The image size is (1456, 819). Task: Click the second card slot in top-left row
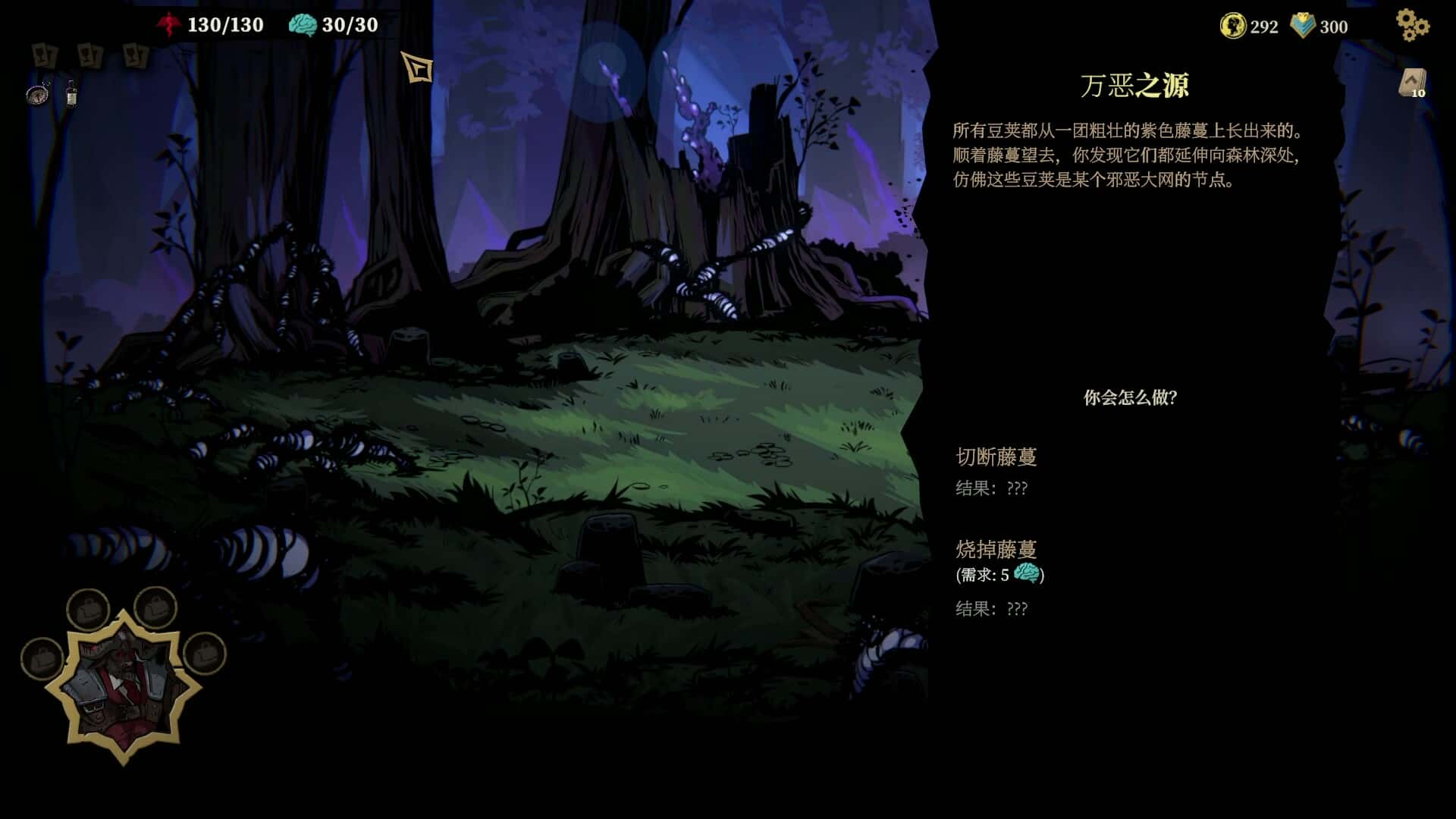(91, 55)
